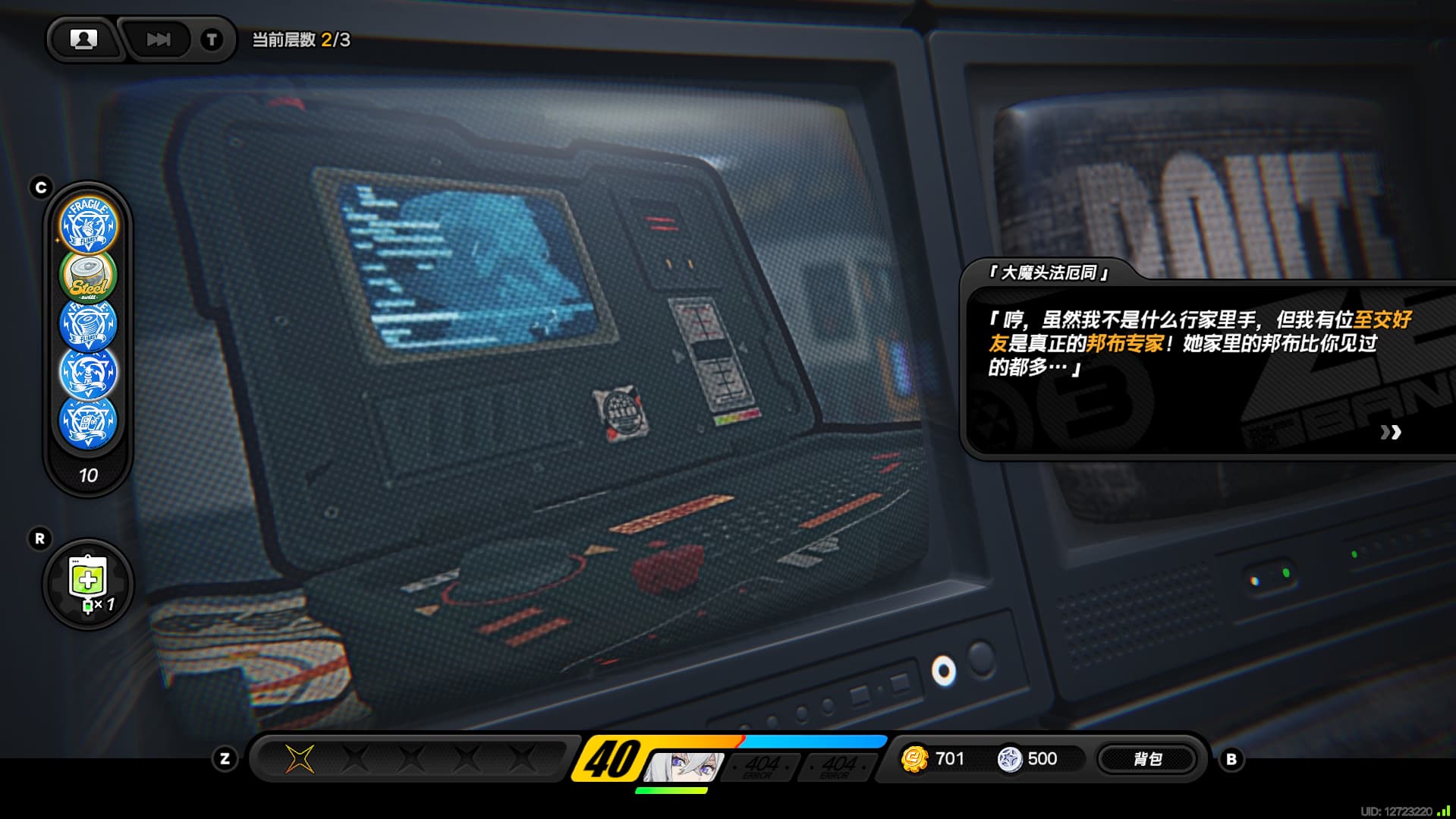Select the gold-ringed Fragile resonium badge

88,225
